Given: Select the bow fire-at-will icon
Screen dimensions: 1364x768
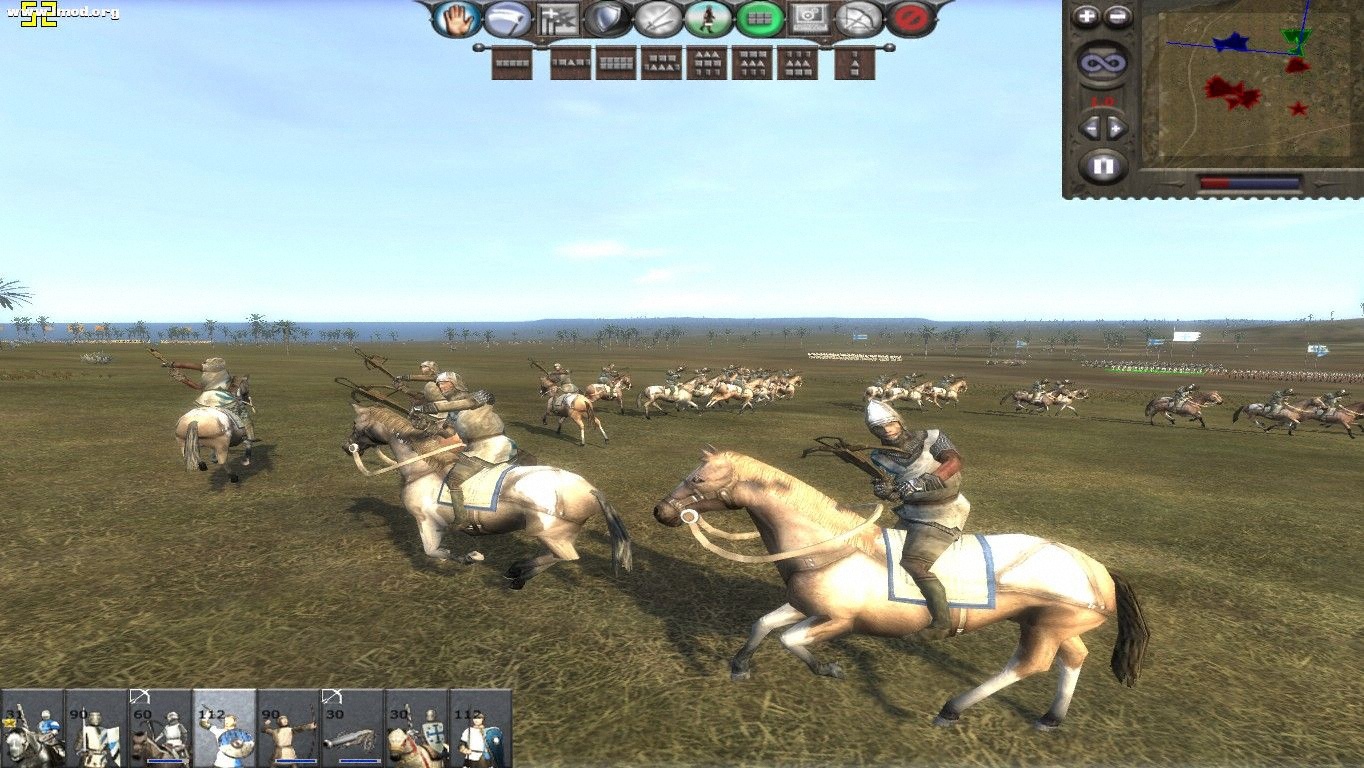Looking at the screenshot, I should (861, 17).
